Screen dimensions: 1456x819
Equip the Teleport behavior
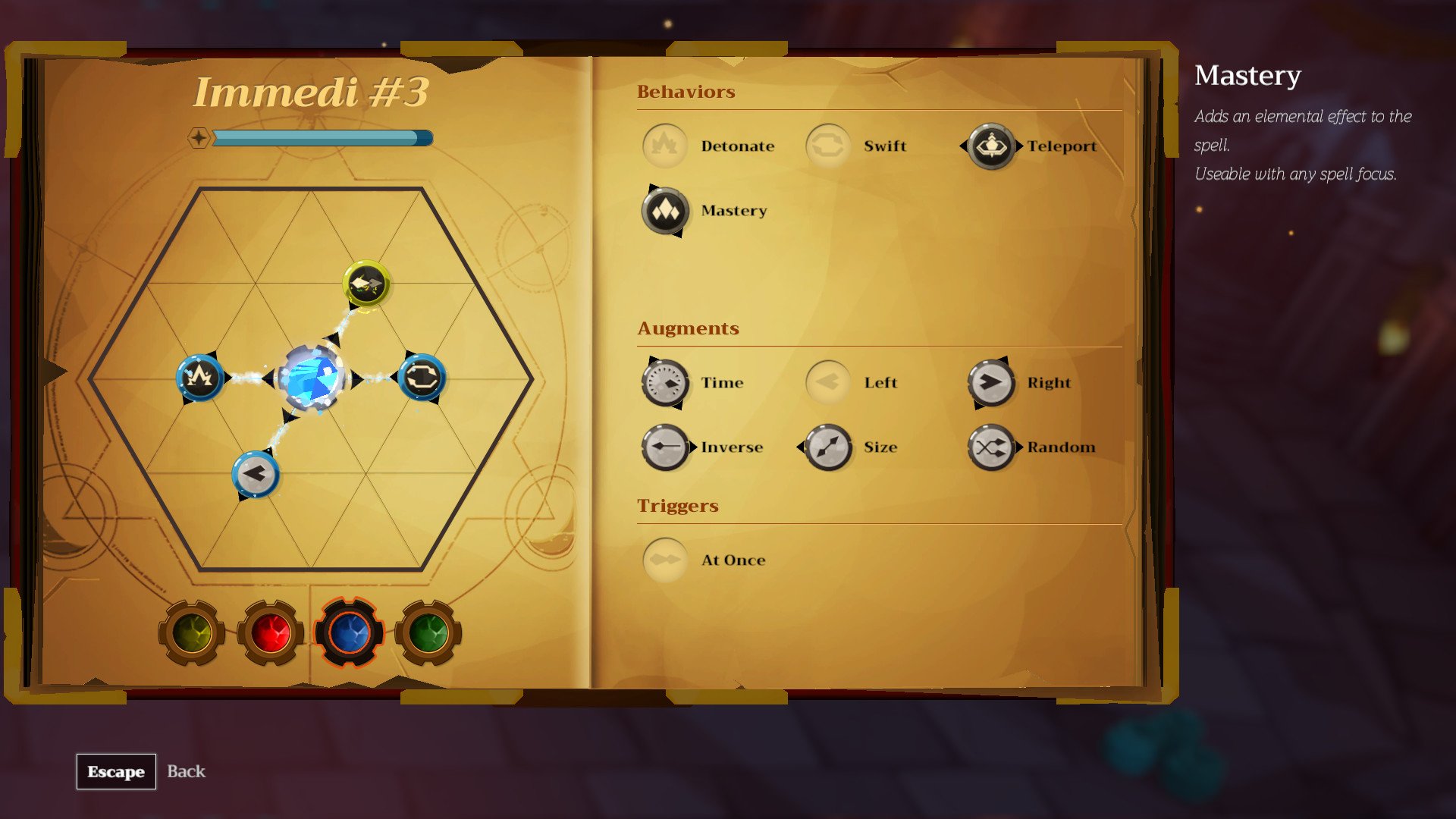(x=991, y=146)
